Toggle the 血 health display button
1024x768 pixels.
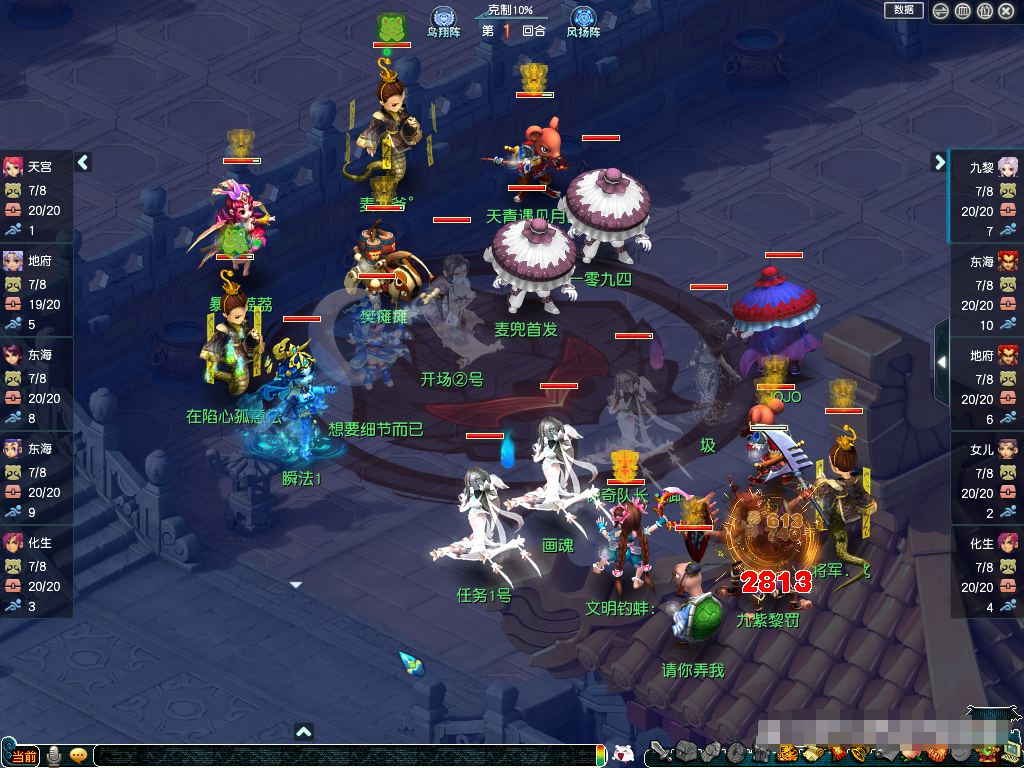963,11
